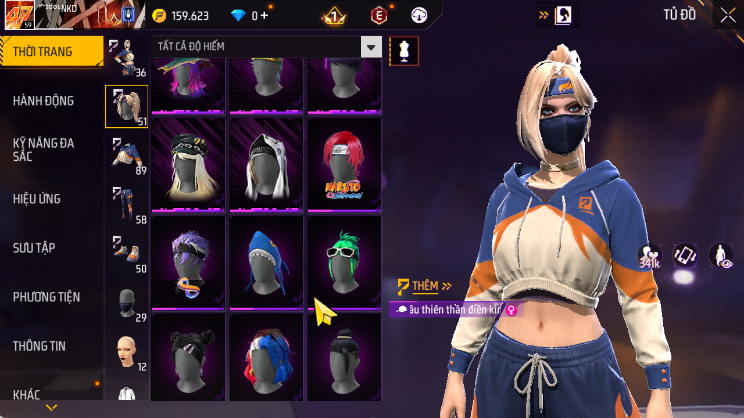Select the green hair with white sunglasses
744x418 pixels.
[344, 261]
